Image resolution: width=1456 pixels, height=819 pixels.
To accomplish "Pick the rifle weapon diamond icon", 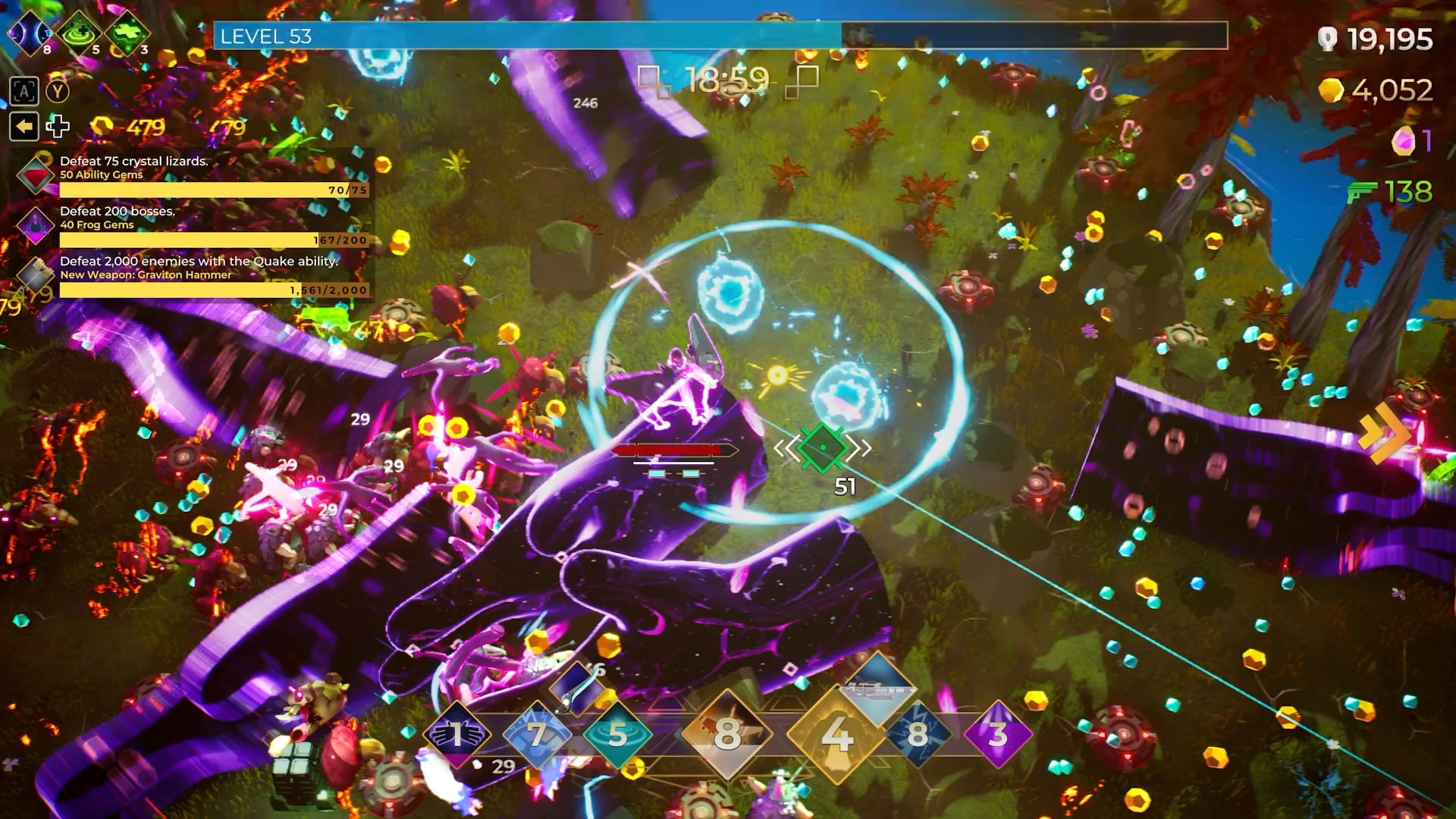I will (878, 688).
